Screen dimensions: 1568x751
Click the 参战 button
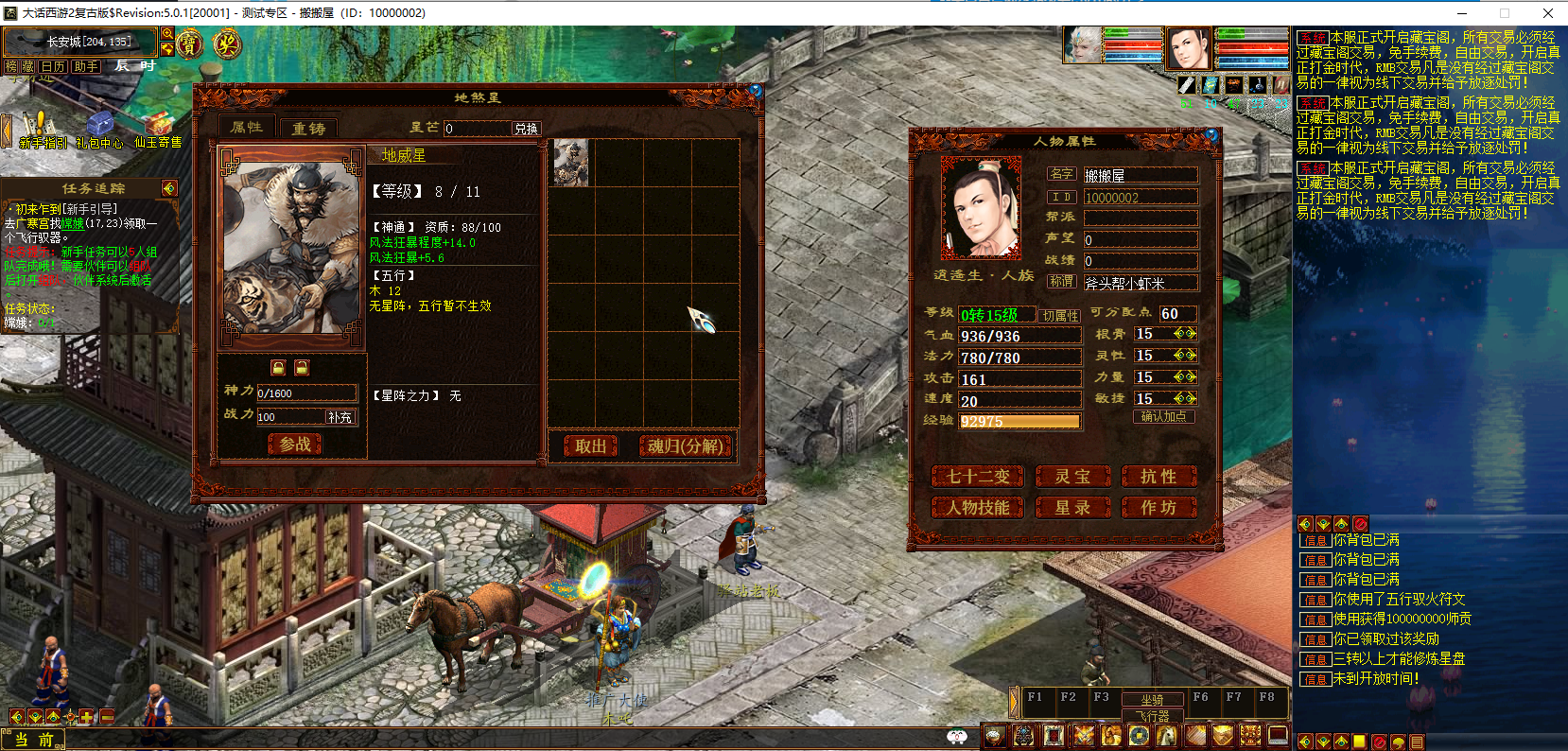[295, 444]
